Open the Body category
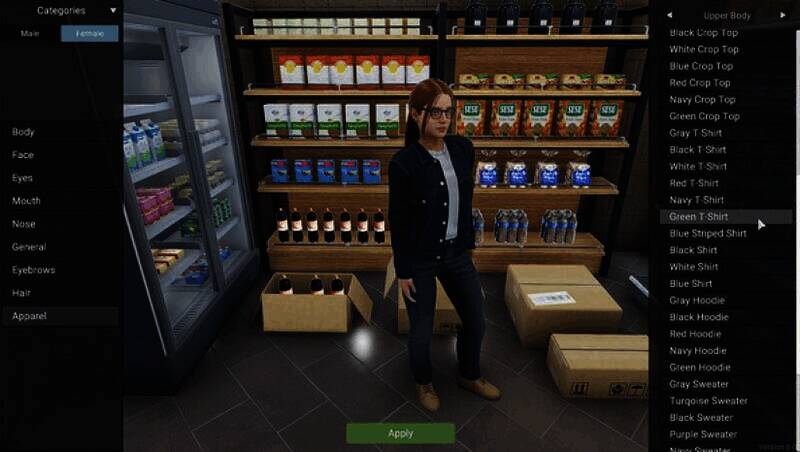 tap(23, 132)
